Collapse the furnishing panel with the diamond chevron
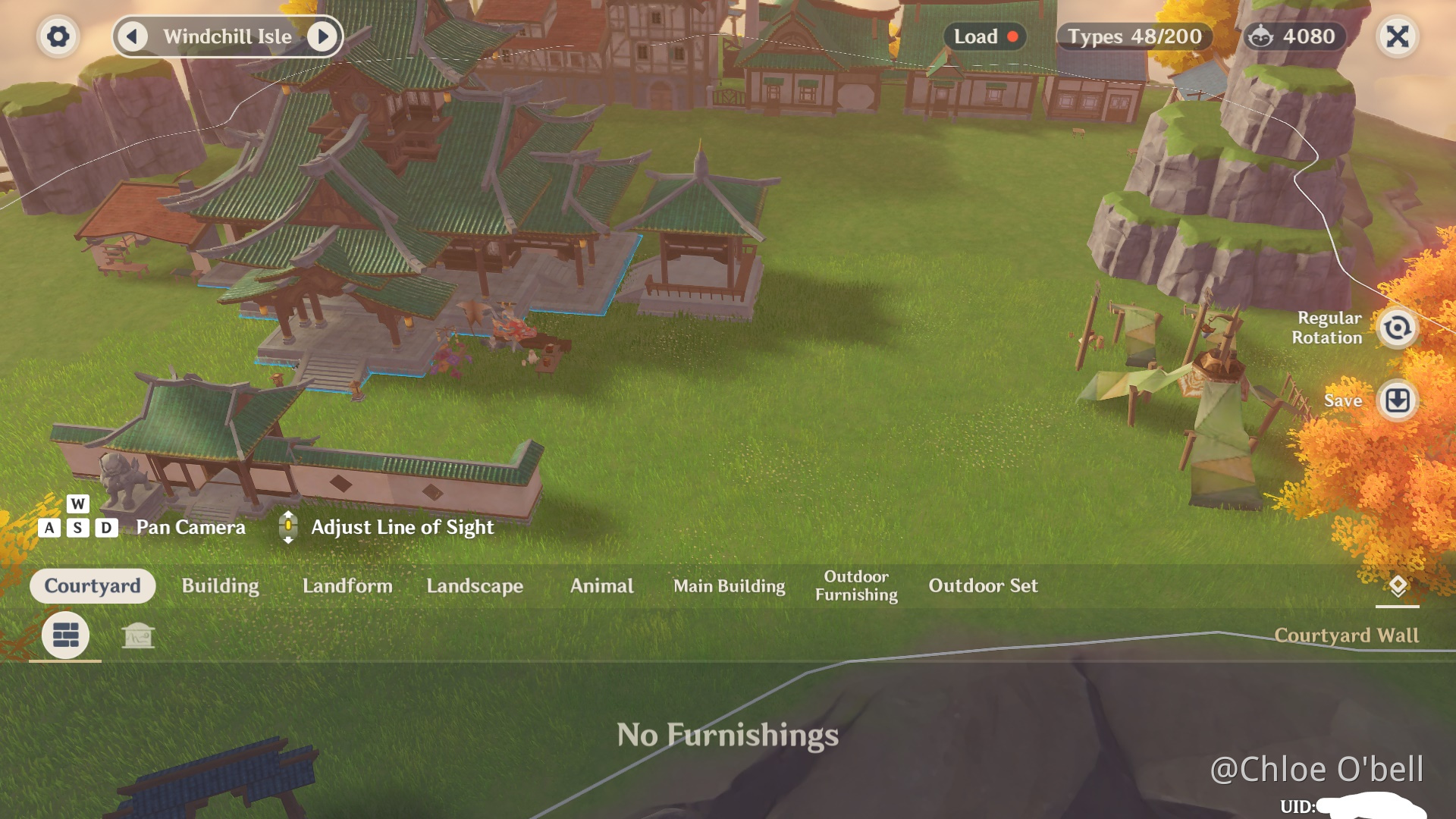1456x819 pixels. pos(1398,586)
